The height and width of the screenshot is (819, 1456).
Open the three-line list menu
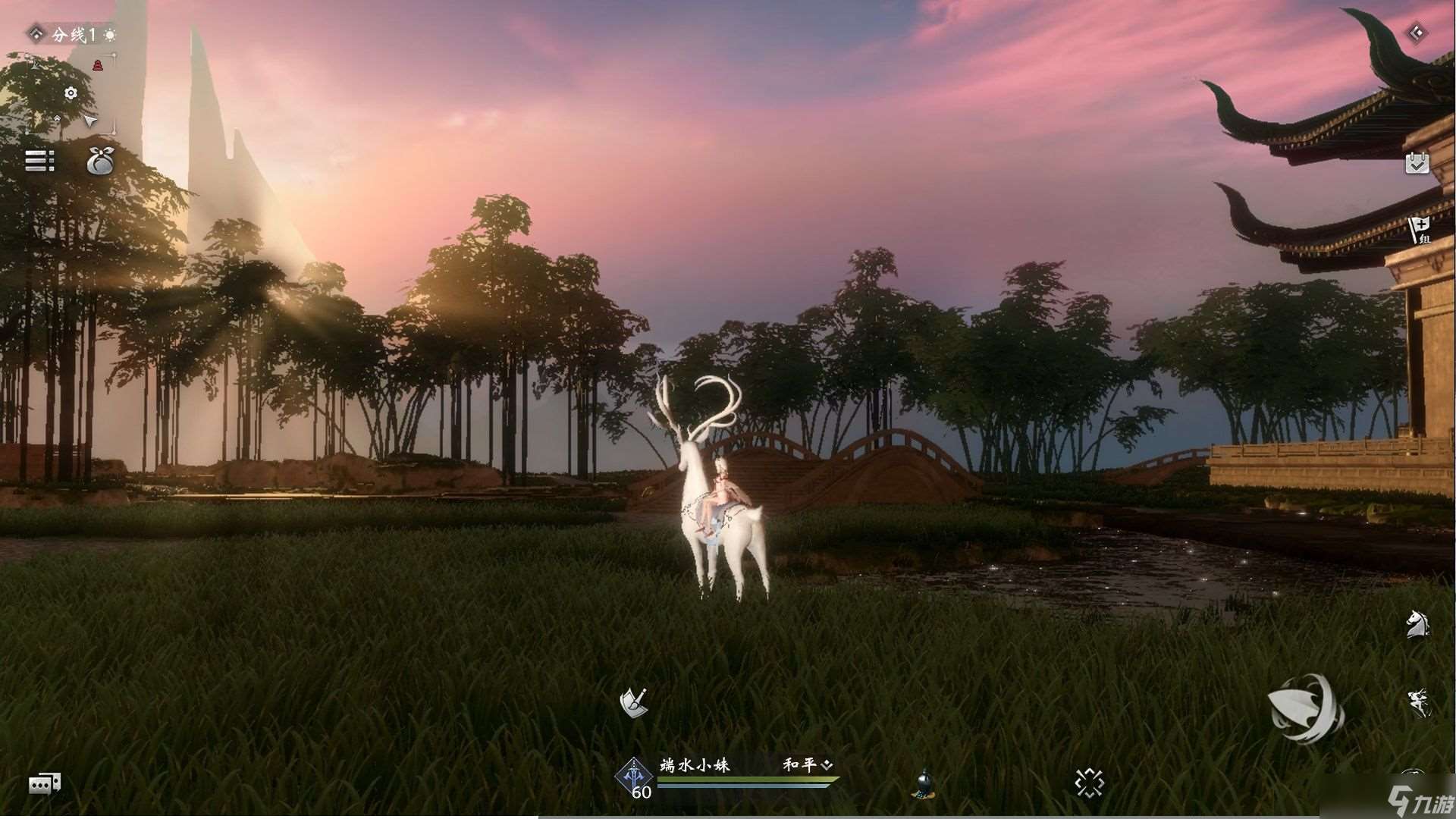[39, 161]
